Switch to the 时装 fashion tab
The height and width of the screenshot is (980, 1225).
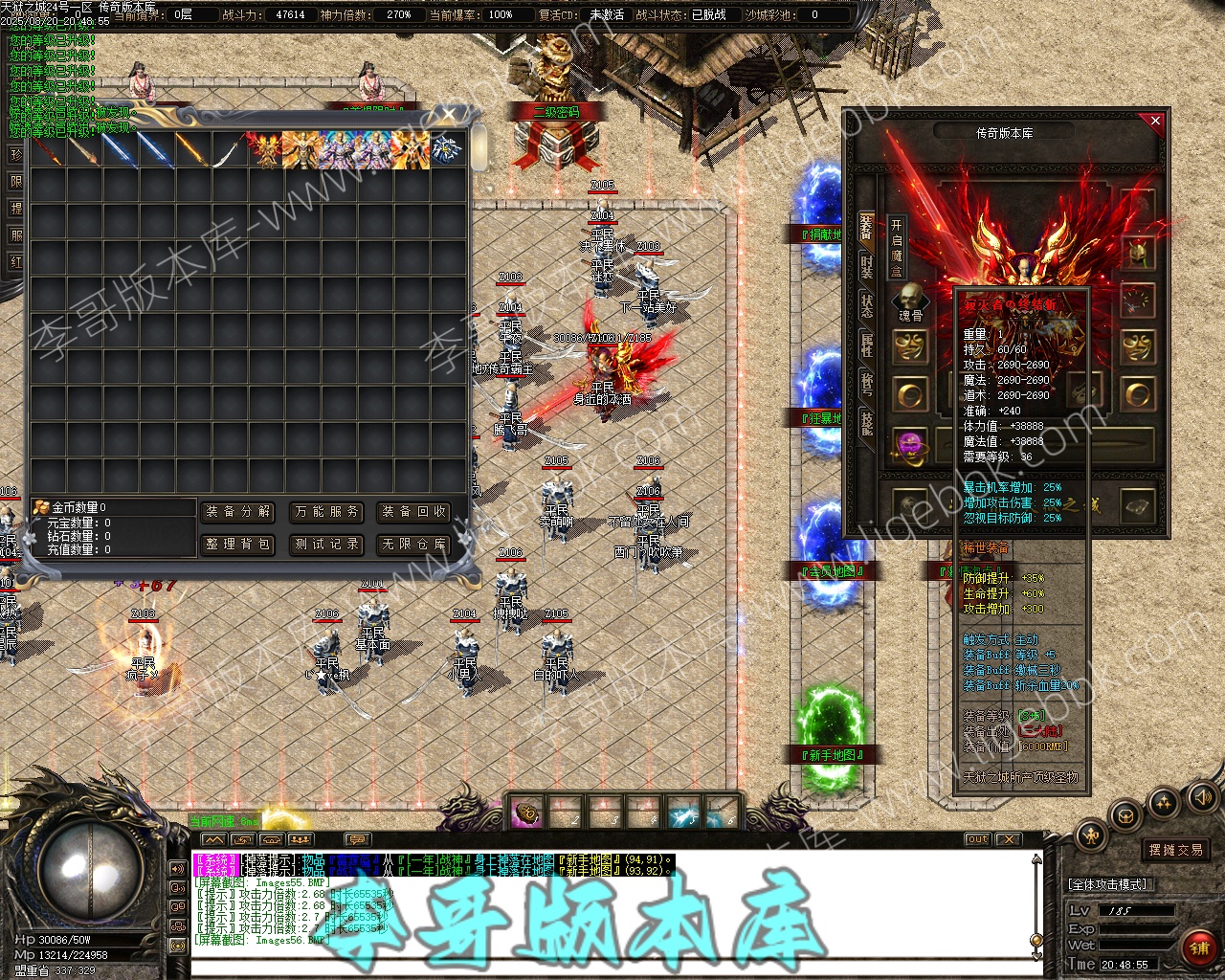[x=866, y=266]
